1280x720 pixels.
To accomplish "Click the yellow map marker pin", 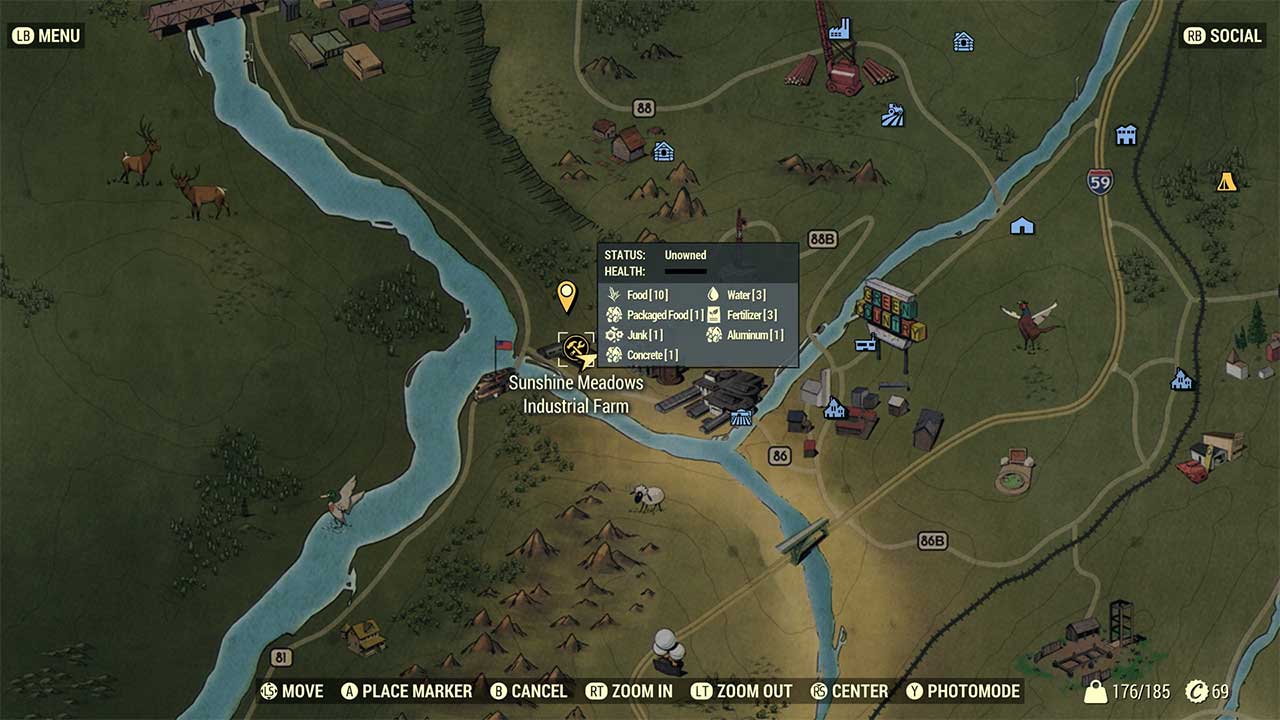I will point(567,297).
